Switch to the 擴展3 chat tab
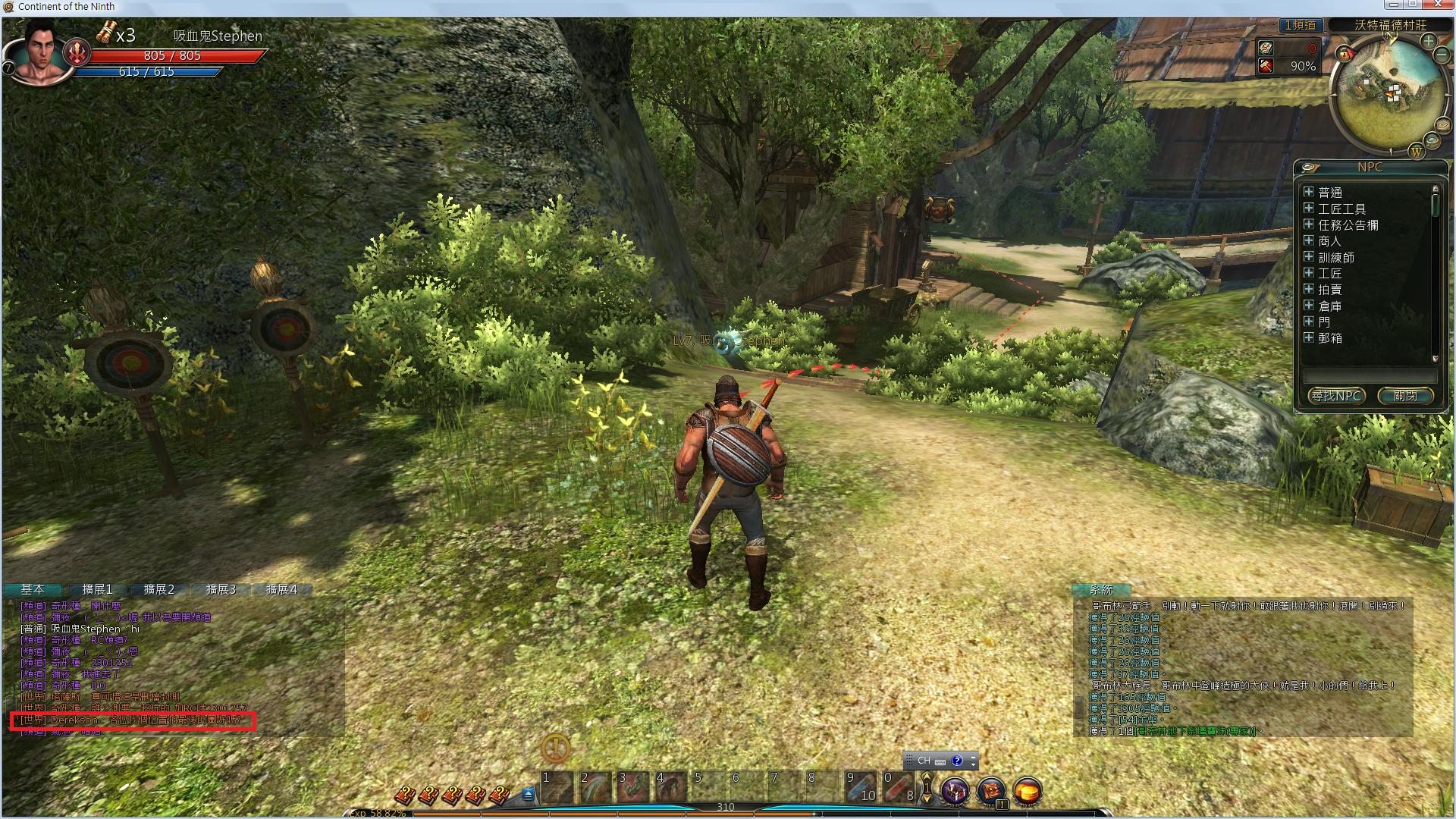The height and width of the screenshot is (819, 1456). coord(221,589)
